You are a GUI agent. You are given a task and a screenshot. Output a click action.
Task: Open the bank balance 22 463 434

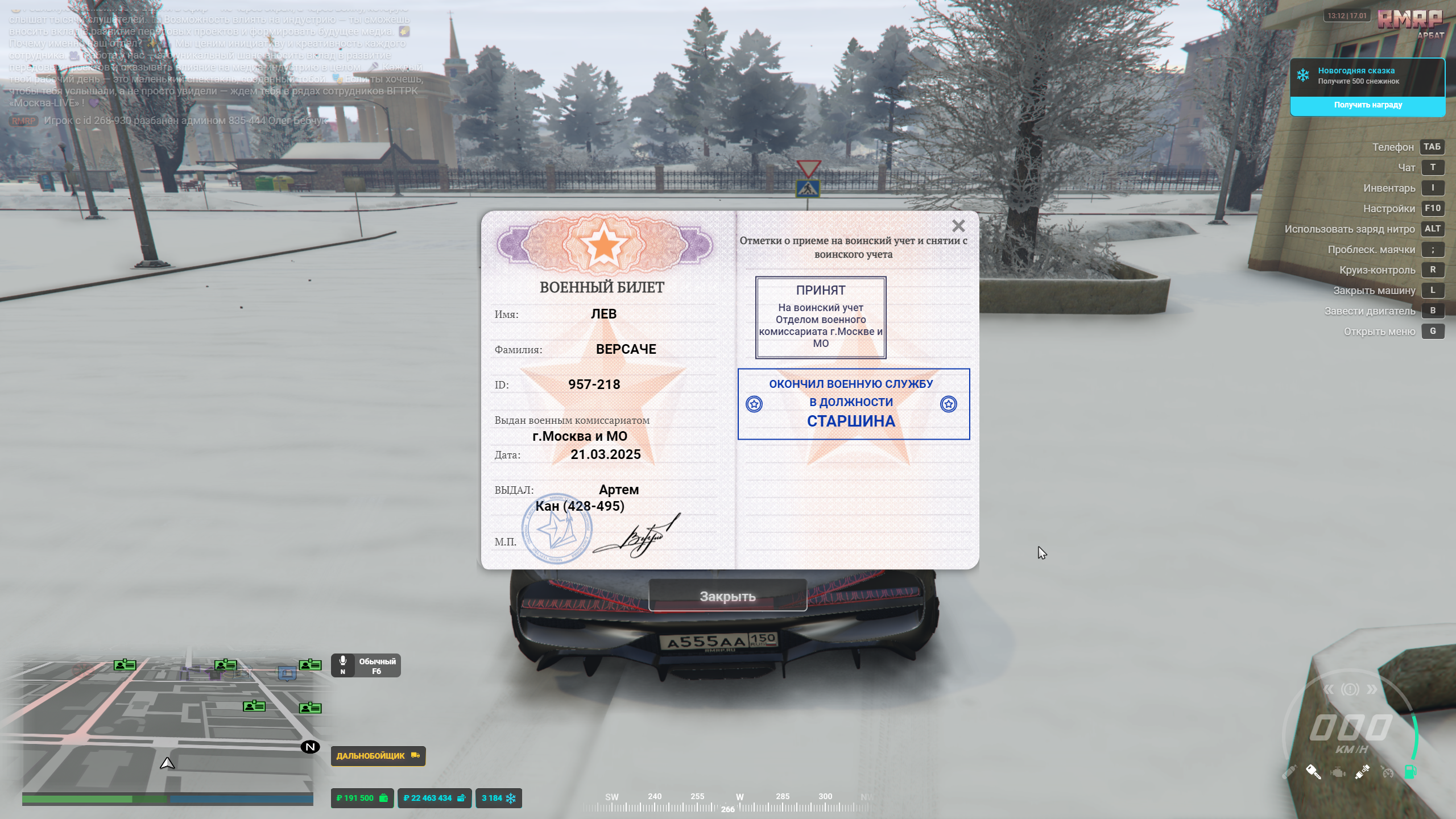click(434, 798)
